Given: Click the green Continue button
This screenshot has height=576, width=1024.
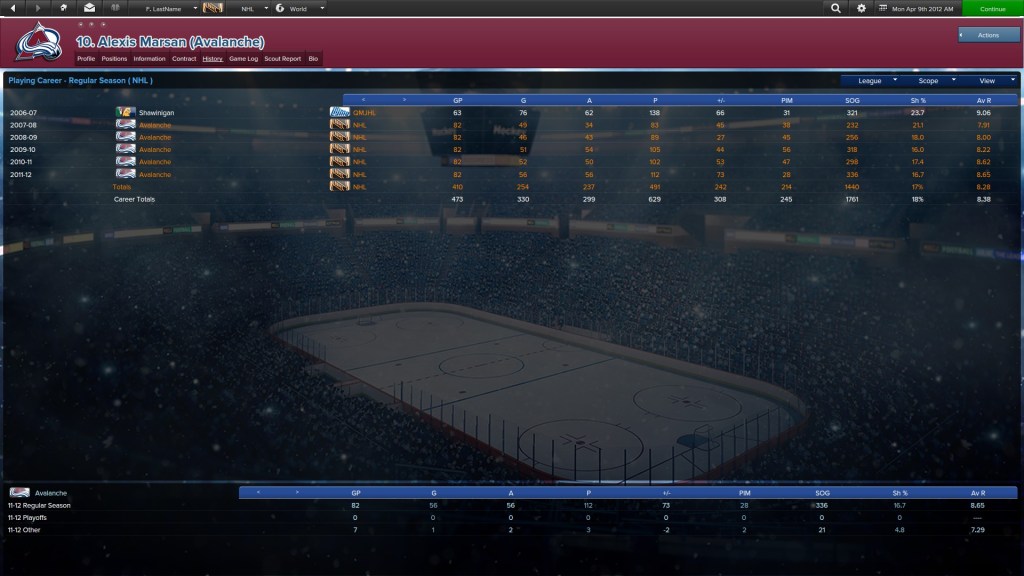Looking at the screenshot, I should [992, 8].
